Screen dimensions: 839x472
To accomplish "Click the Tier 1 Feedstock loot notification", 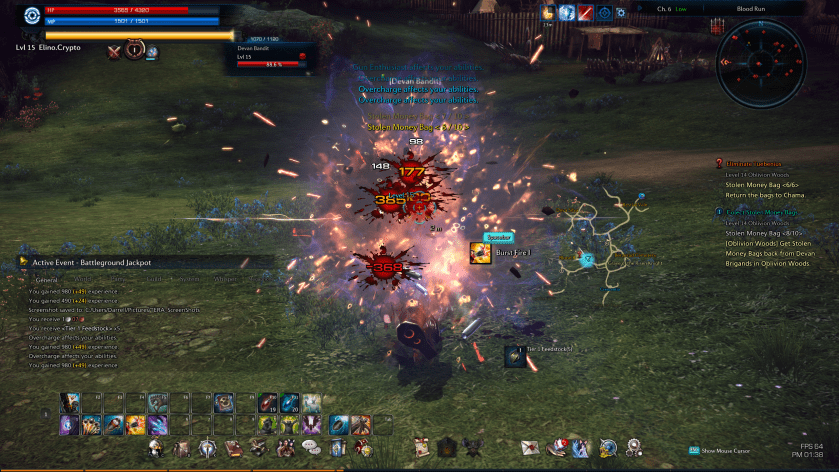I will click(514, 354).
